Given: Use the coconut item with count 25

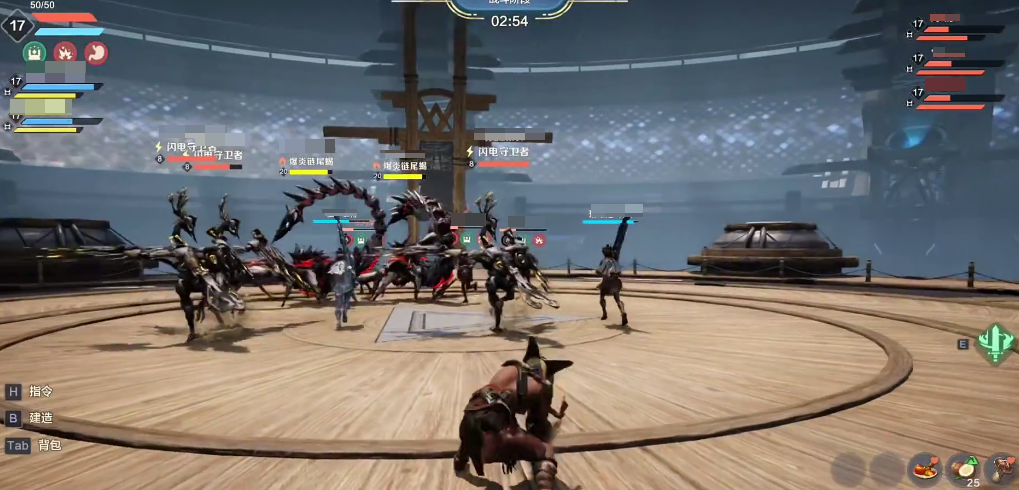Looking at the screenshot, I should 963,467.
